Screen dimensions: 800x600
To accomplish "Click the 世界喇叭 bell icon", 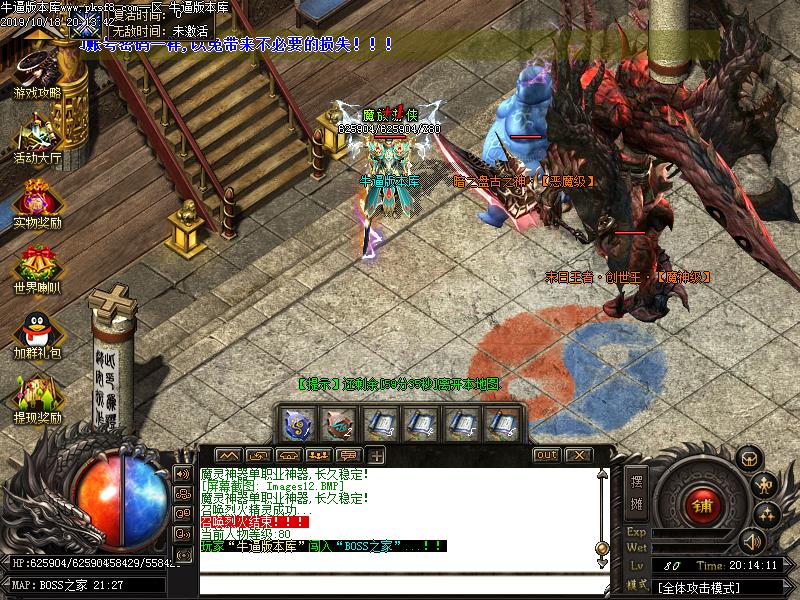I will (x=37, y=266).
